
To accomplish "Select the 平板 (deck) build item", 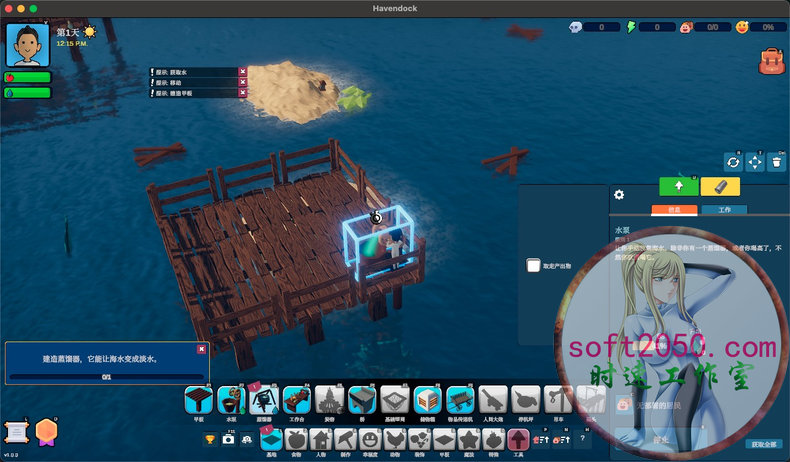I will [199, 400].
